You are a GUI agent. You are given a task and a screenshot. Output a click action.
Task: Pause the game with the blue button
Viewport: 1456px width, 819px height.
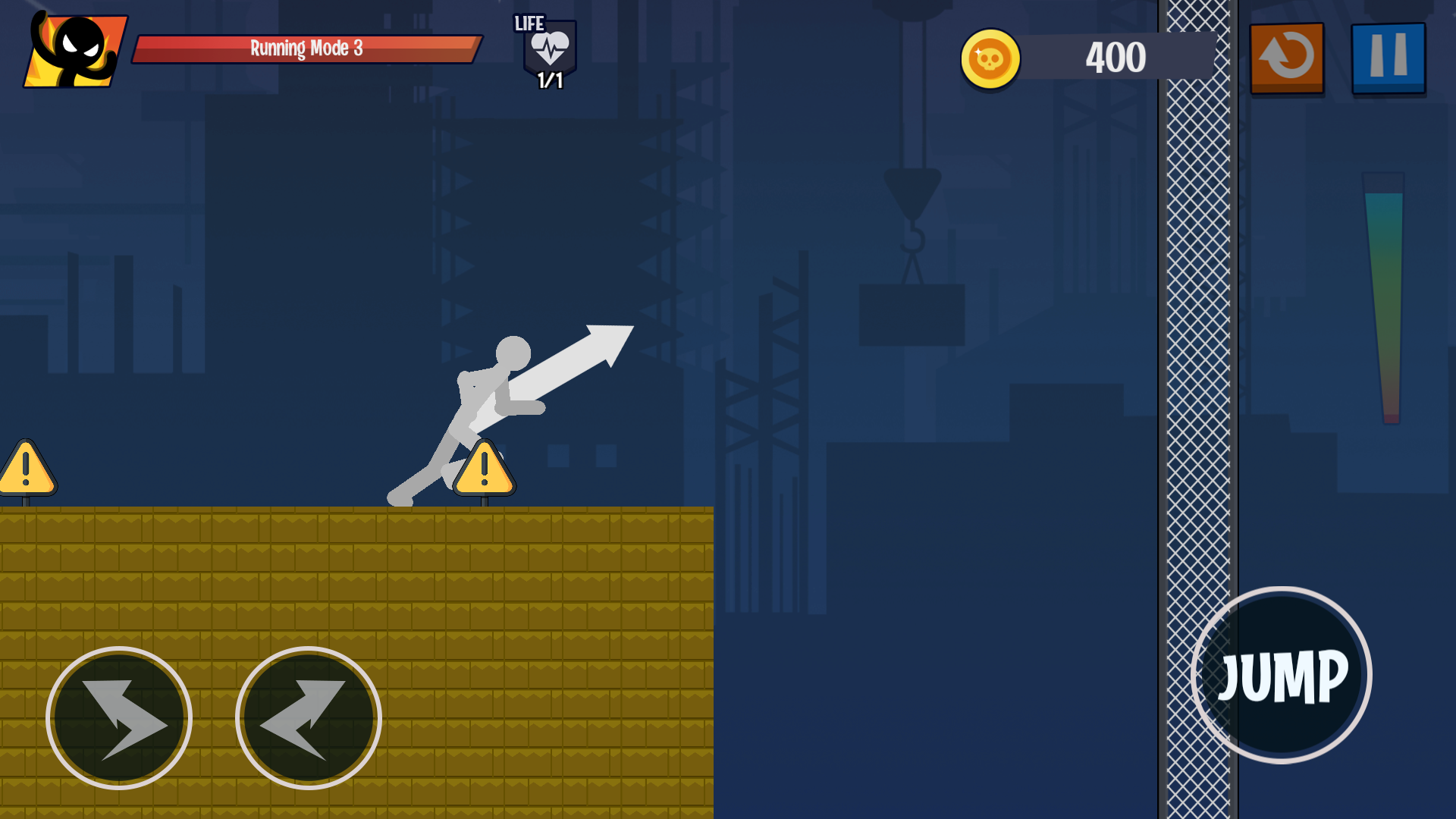(1388, 58)
